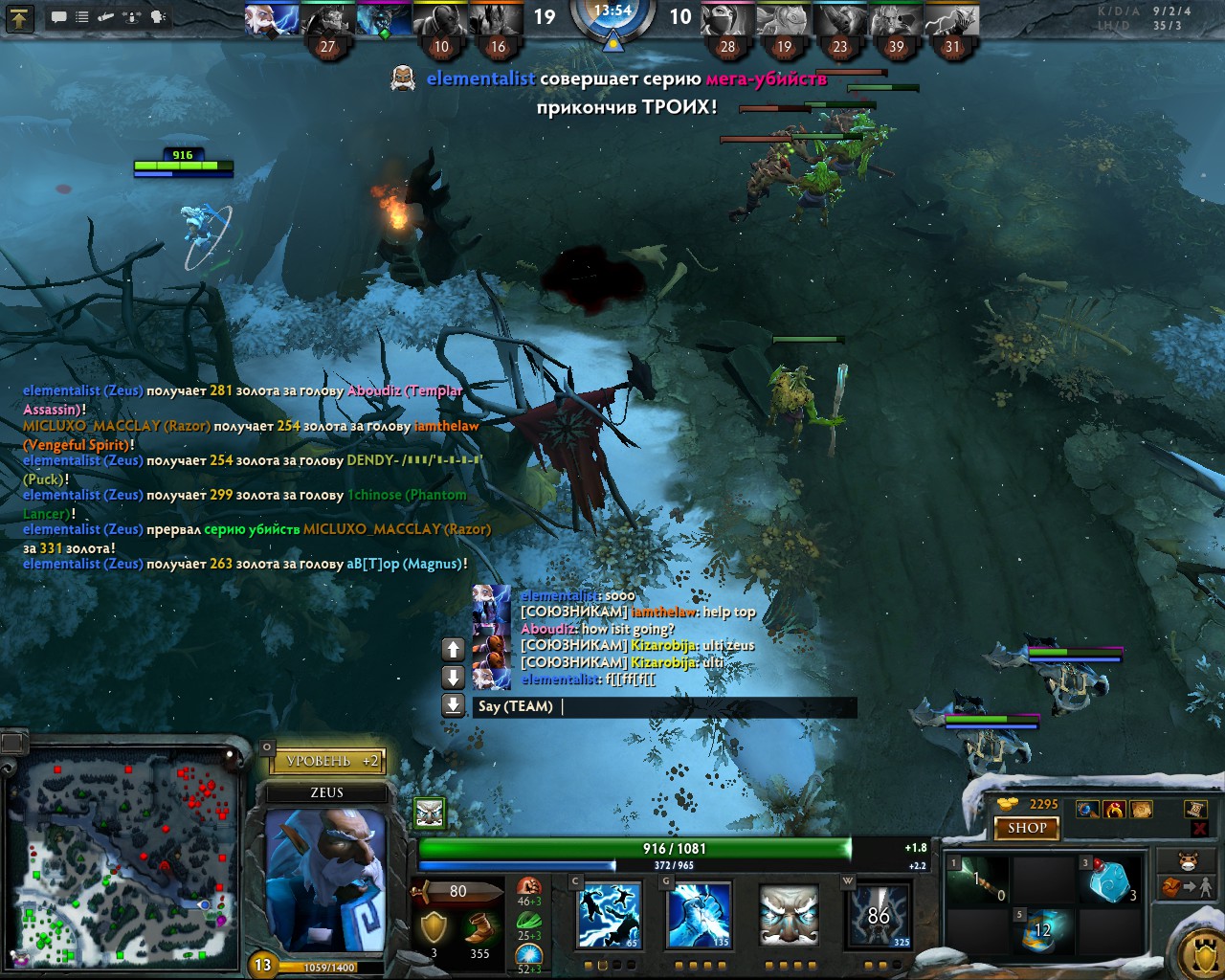Open the chat speech-bubble icon in top bar
This screenshot has width=1225, height=980.
click(59, 17)
